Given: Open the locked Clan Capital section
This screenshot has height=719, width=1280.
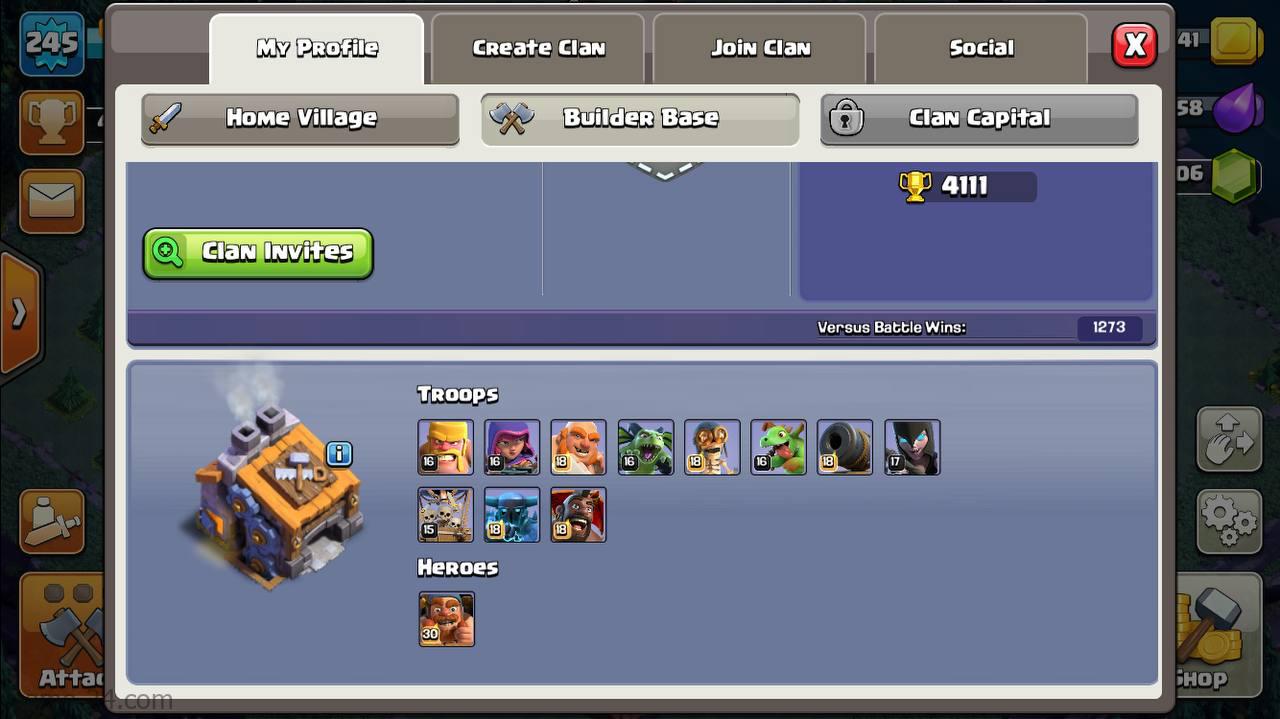Looking at the screenshot, I should pyautogui.click(x=979, y=119).
